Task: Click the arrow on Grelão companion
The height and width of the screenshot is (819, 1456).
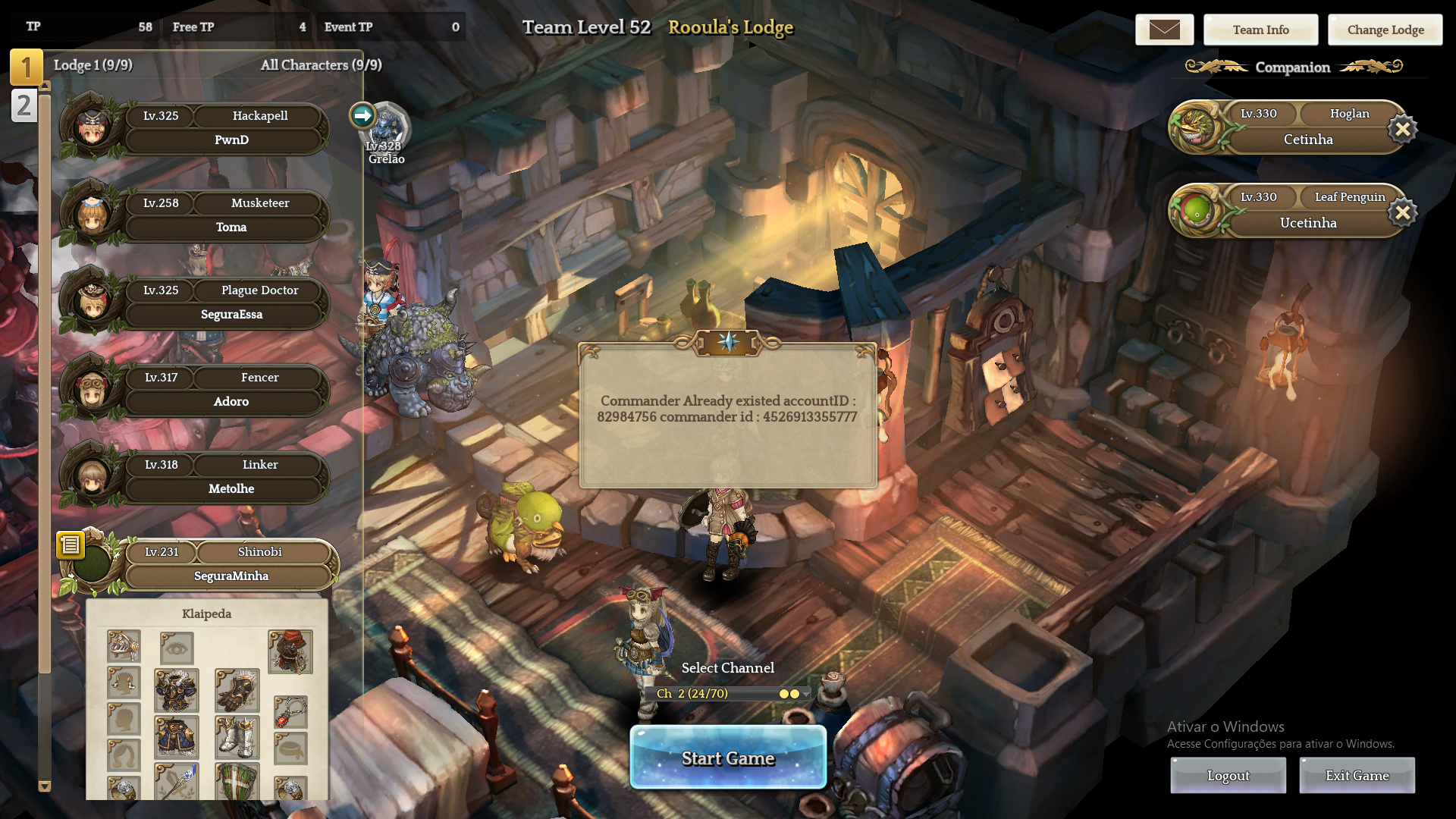Action: point(362,115)
